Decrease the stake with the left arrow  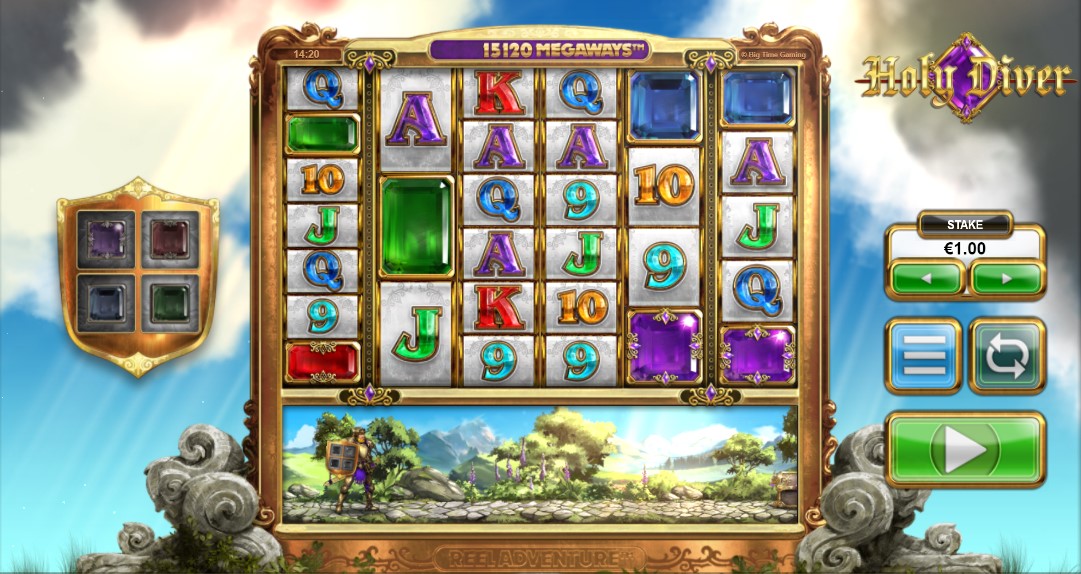pyautogui.click(x=926, y=278)
